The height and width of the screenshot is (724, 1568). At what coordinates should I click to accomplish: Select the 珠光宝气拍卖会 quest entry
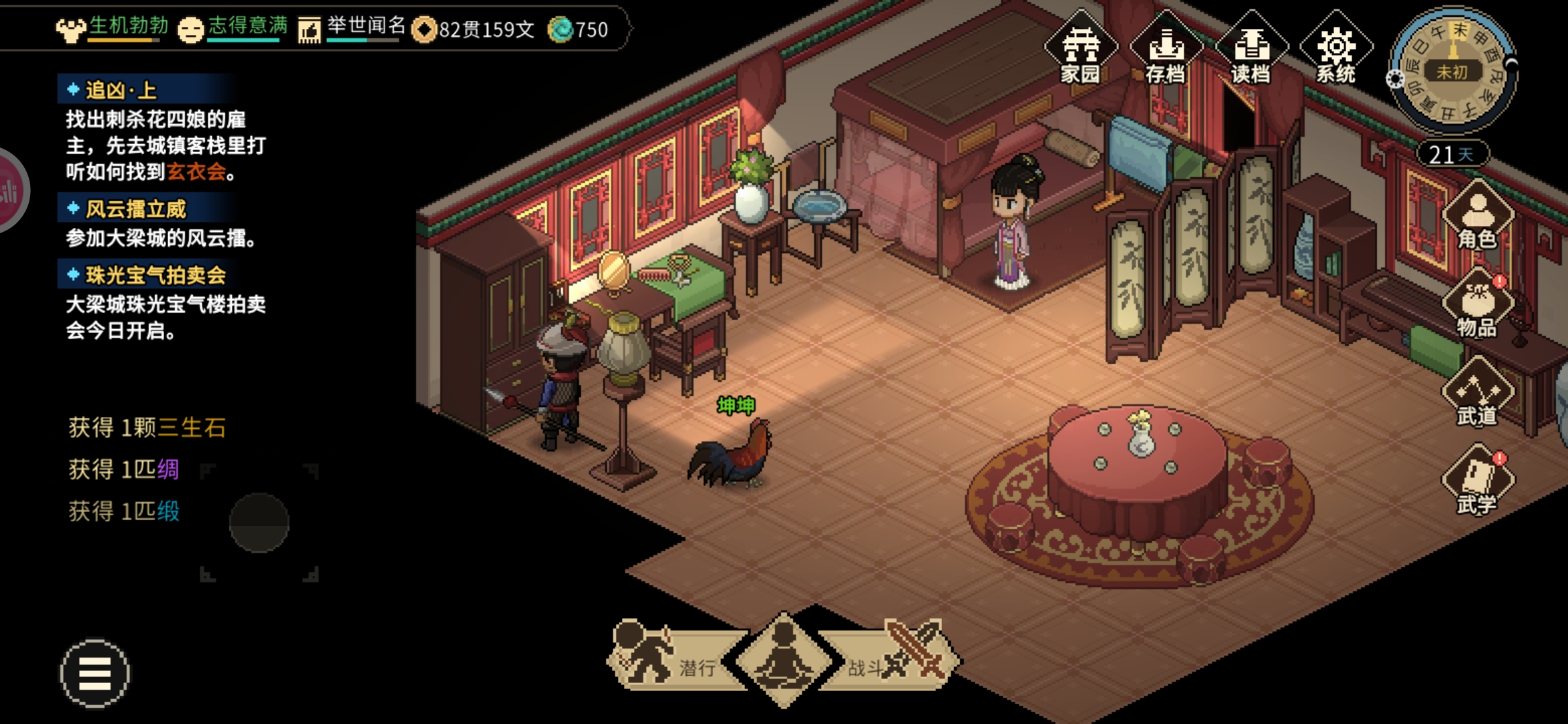tap(155, 275)
